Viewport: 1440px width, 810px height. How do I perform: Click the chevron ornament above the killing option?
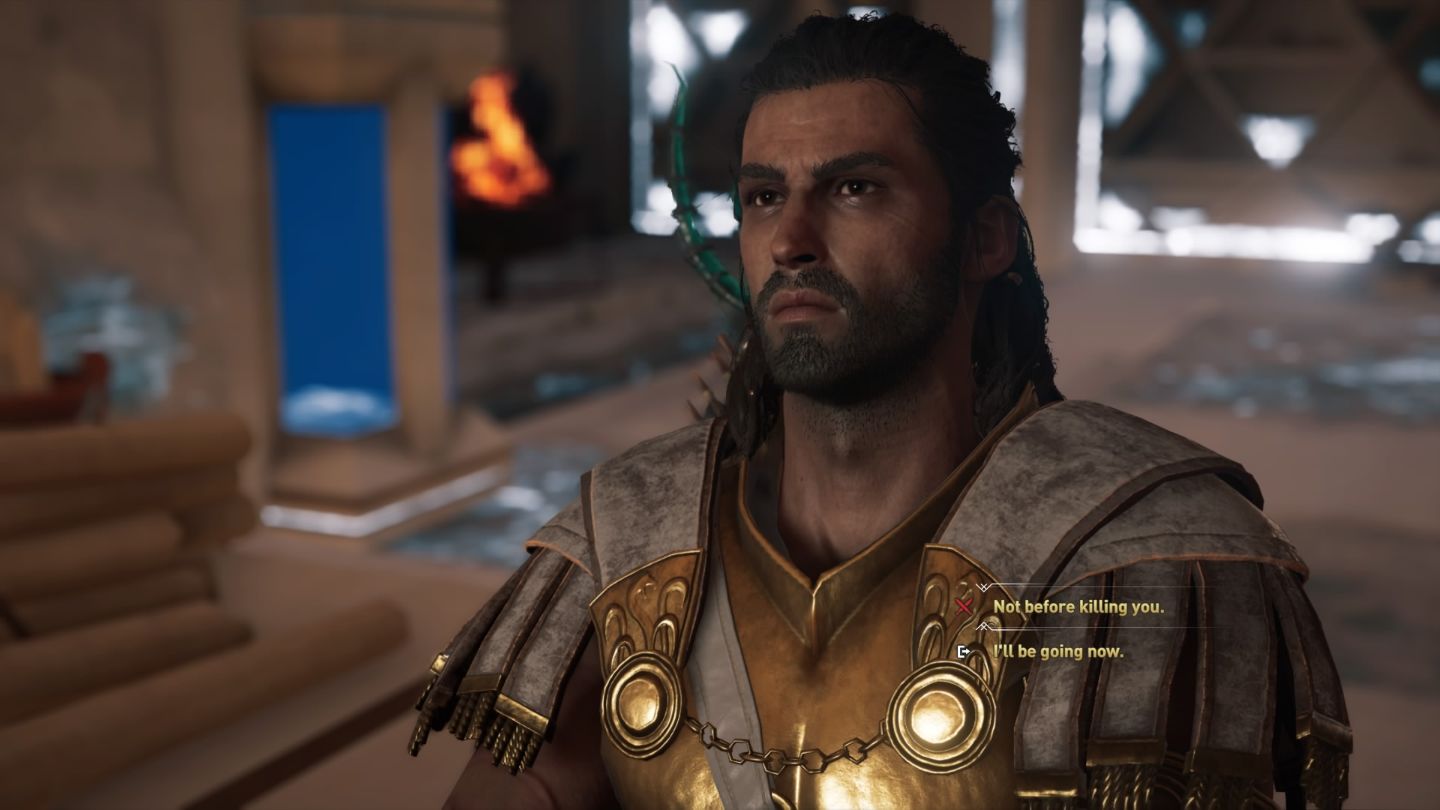983,586
